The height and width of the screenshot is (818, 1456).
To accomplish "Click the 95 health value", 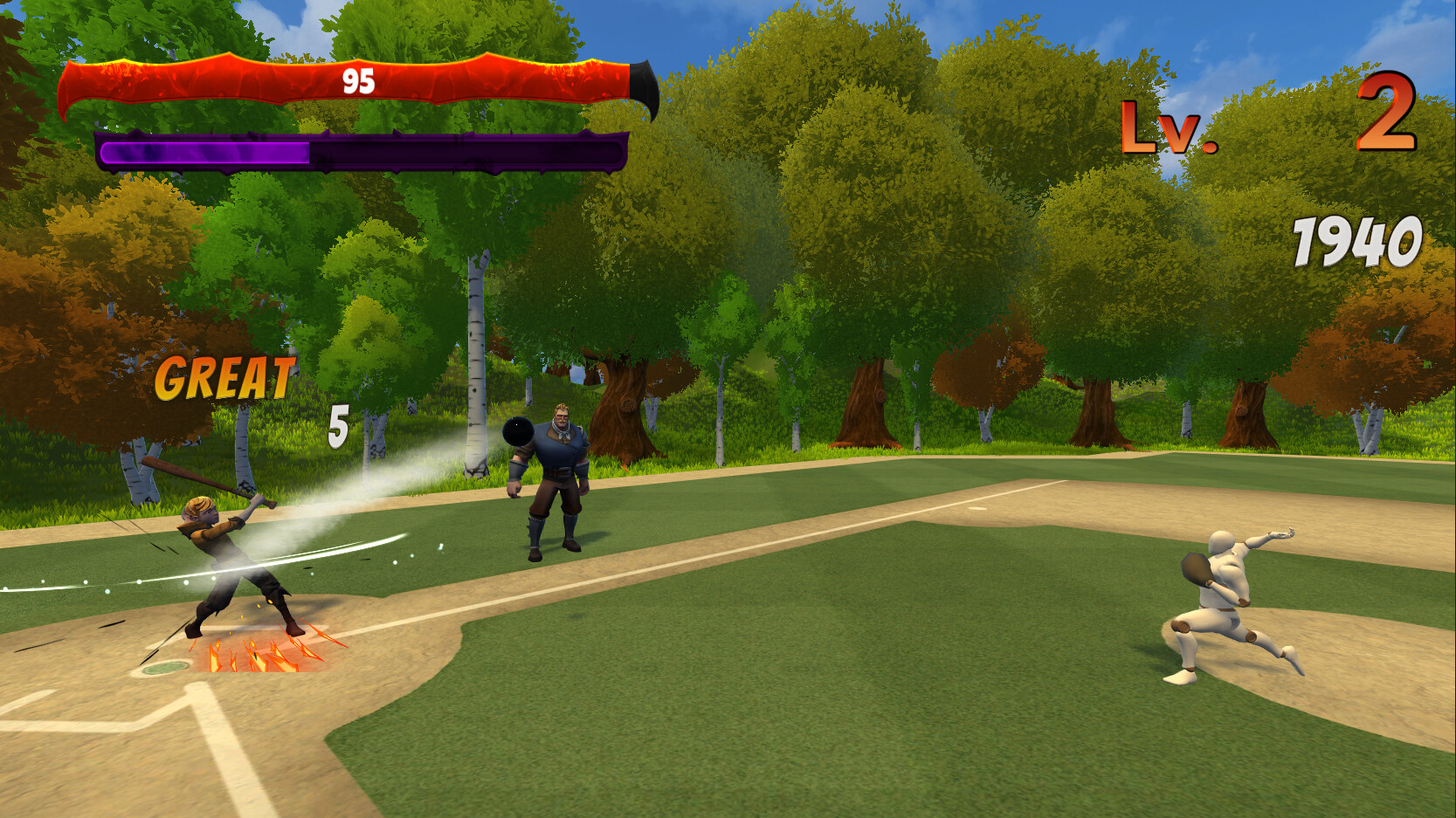I will (x=356, y=79).
